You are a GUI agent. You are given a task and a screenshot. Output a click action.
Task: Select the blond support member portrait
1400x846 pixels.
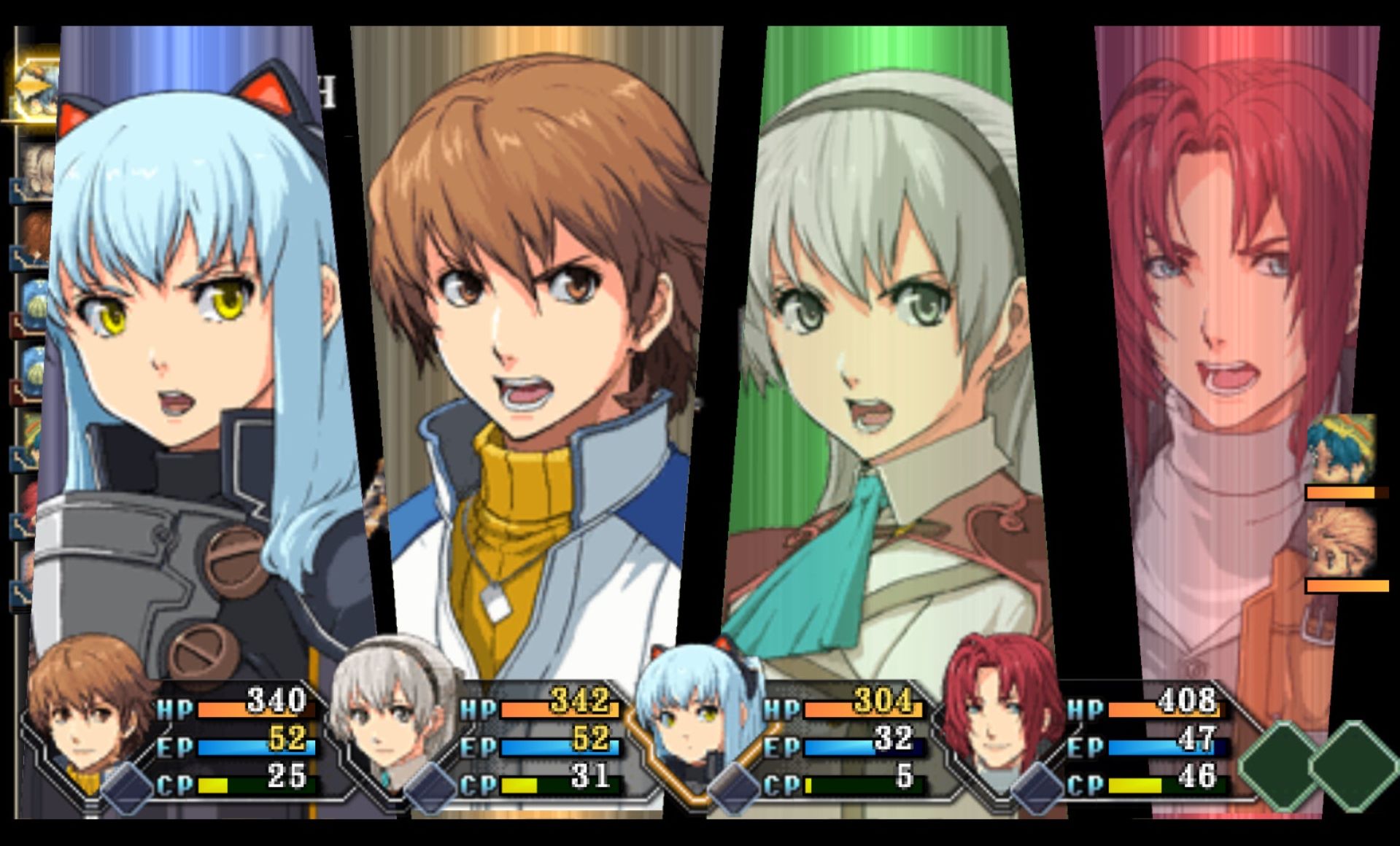(x=1341, y=543)
